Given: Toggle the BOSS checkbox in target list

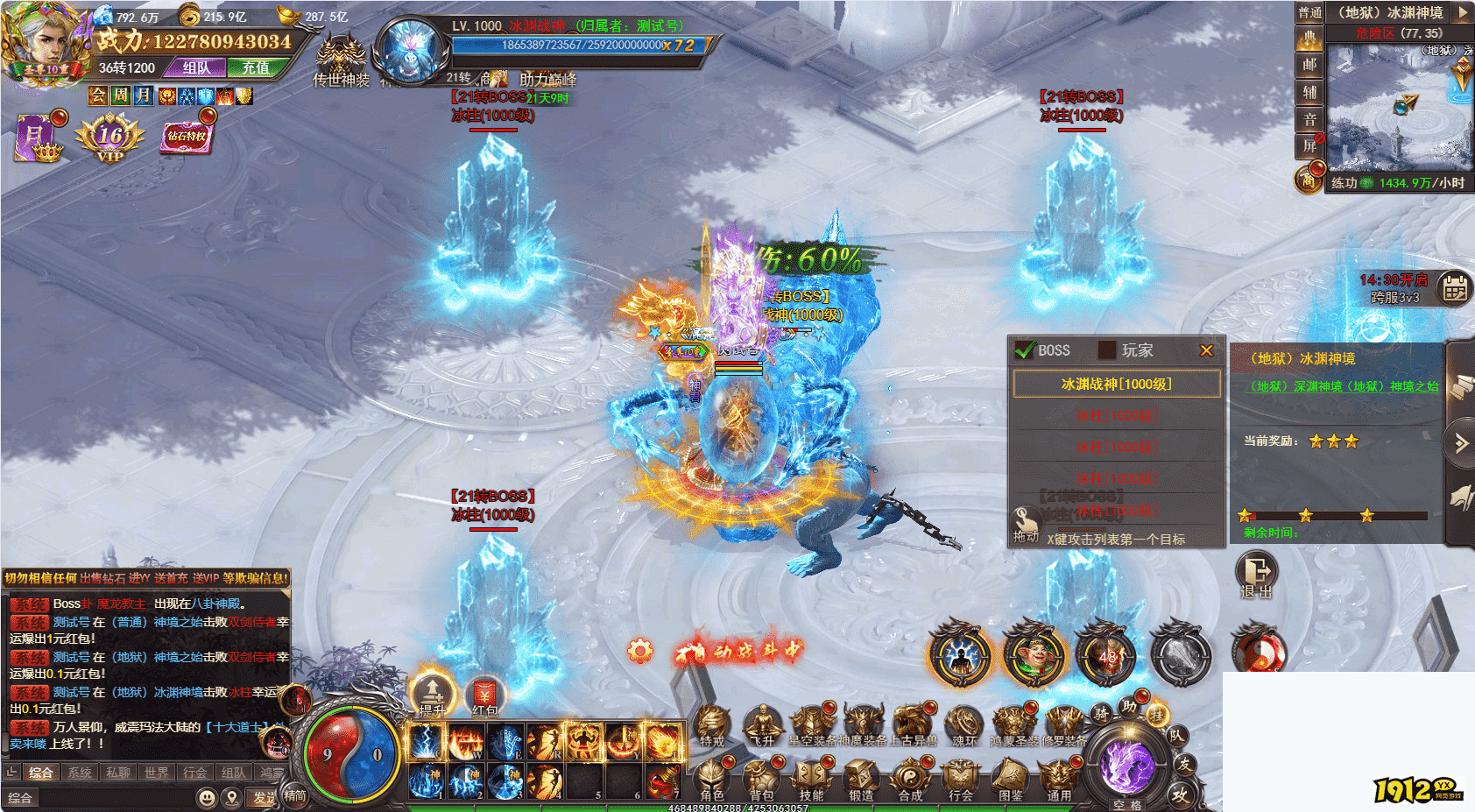Looking at the screenshot, I should 1024,350.
